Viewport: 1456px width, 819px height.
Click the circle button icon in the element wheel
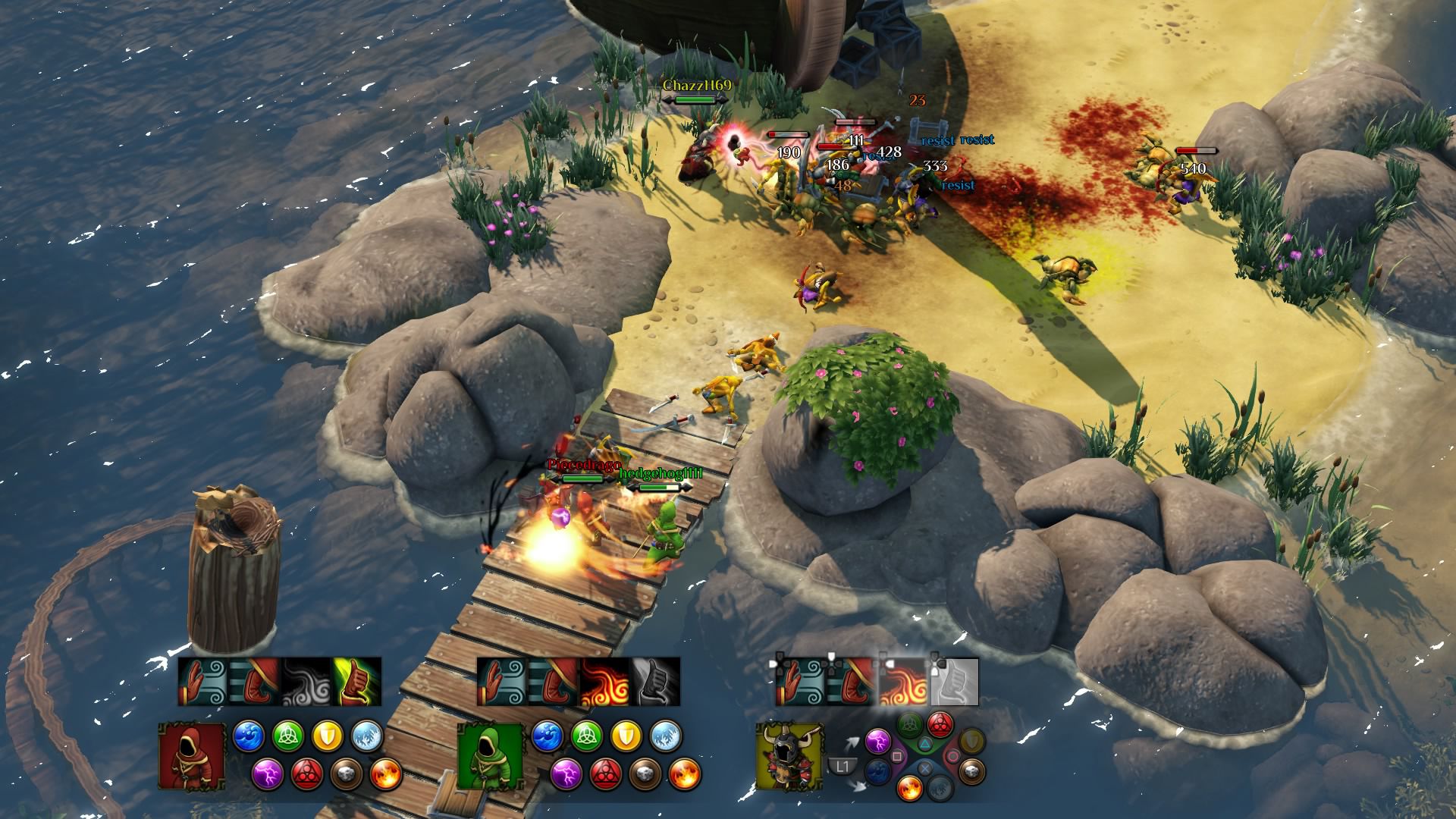point(952,755)
